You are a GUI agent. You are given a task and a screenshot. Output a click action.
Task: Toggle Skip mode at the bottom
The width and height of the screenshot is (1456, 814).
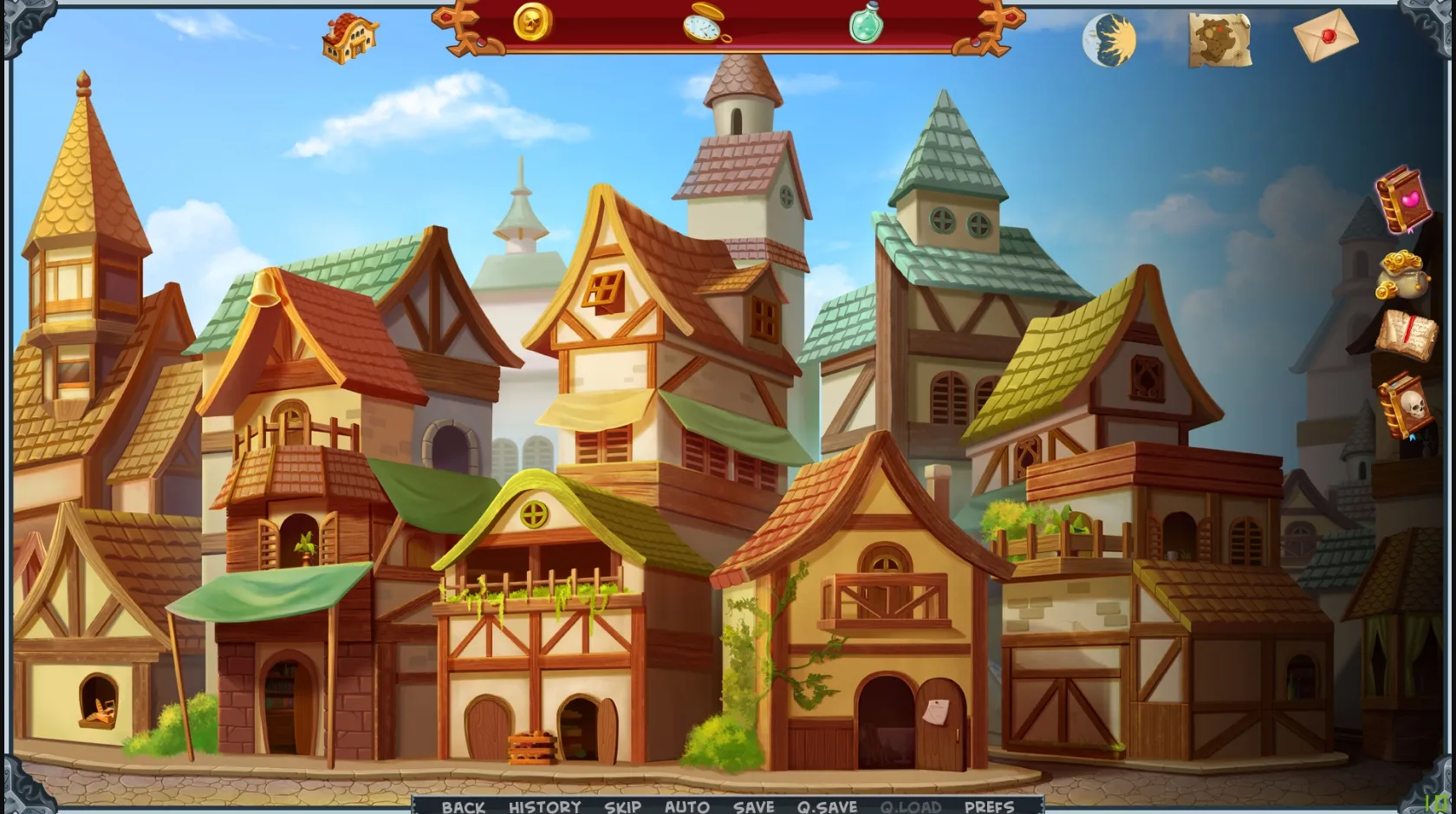pyautogui.click(x=621, y=806)
